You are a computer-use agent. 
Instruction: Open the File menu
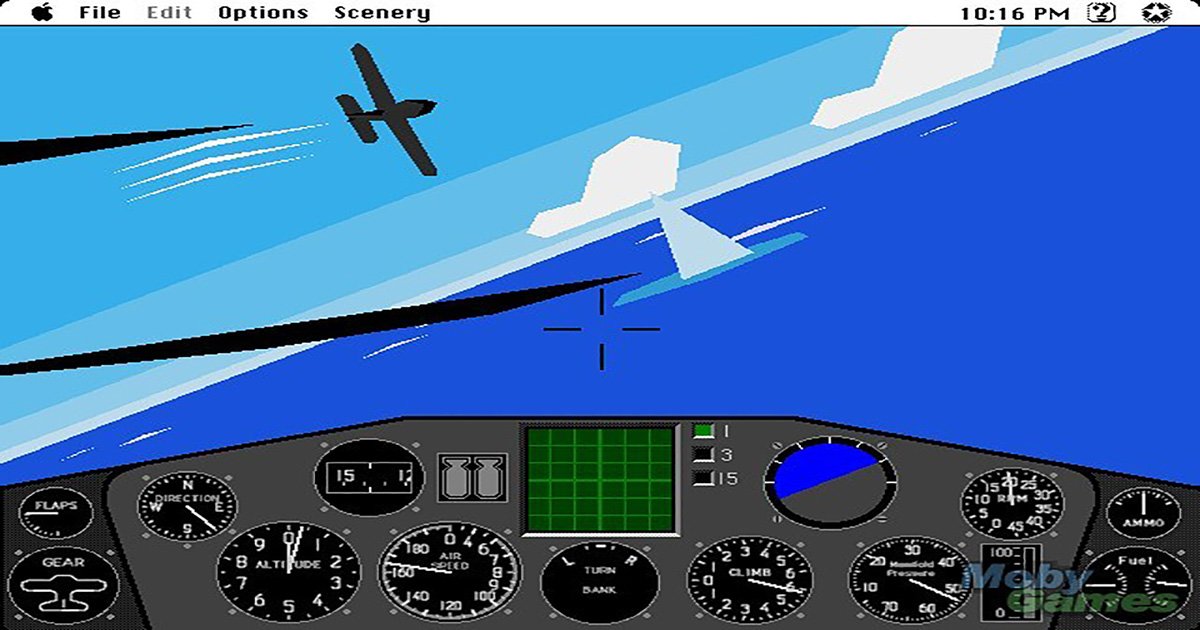click(x=99, y=13)
